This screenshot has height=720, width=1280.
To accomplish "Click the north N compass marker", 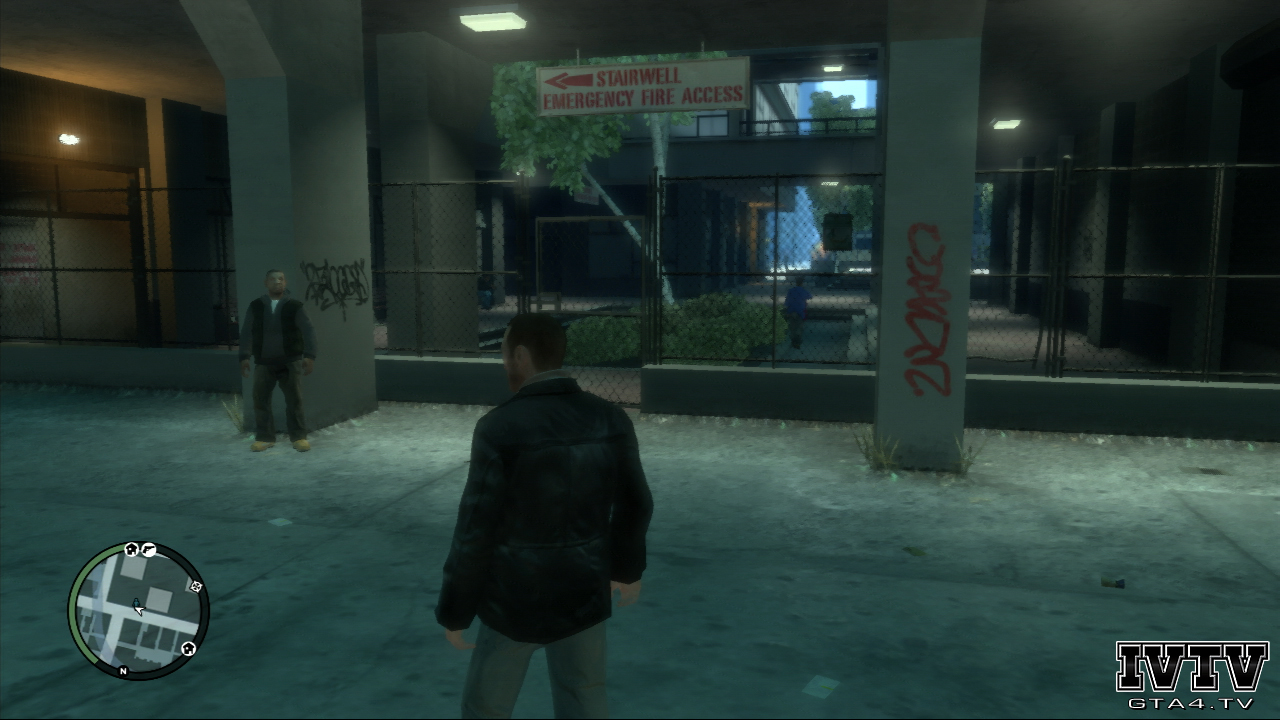I will pyautogui.click(x=123, y=671).
